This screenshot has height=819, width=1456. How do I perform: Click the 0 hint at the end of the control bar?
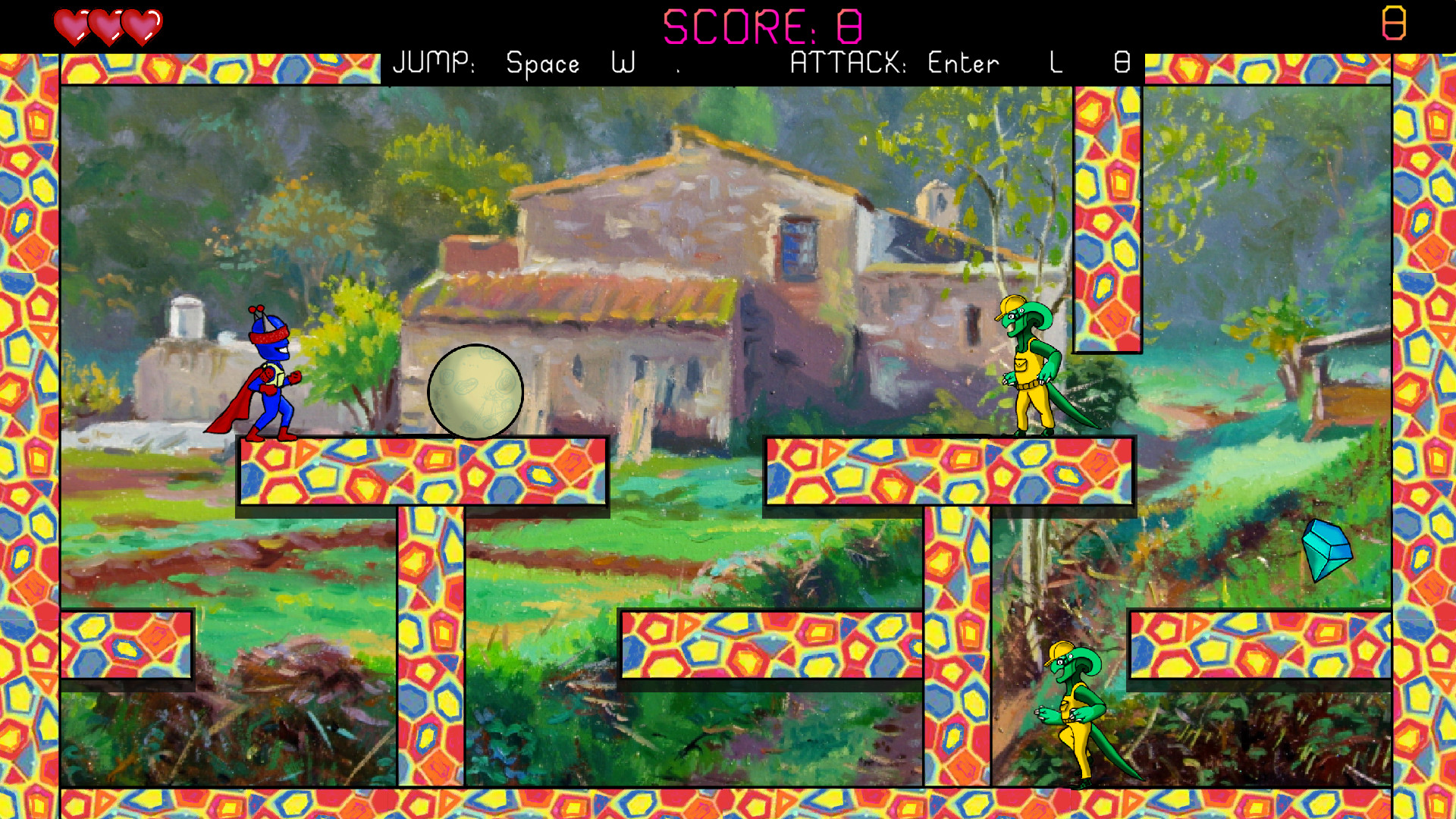click(1121, 64)
